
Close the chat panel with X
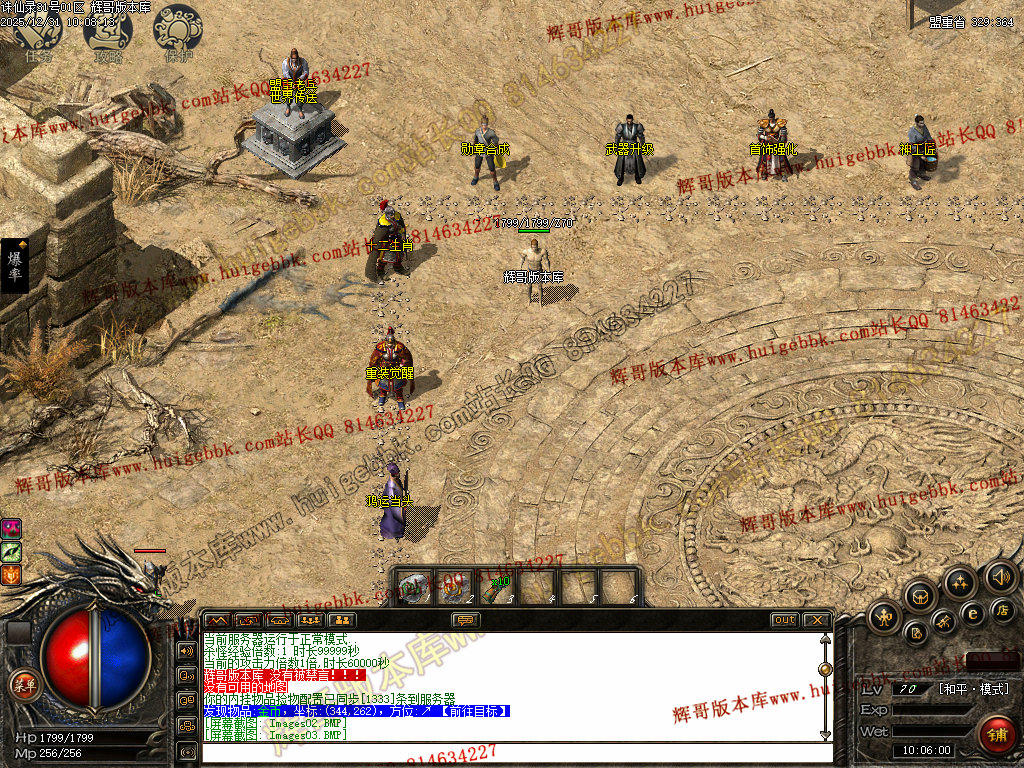[816, 620]
